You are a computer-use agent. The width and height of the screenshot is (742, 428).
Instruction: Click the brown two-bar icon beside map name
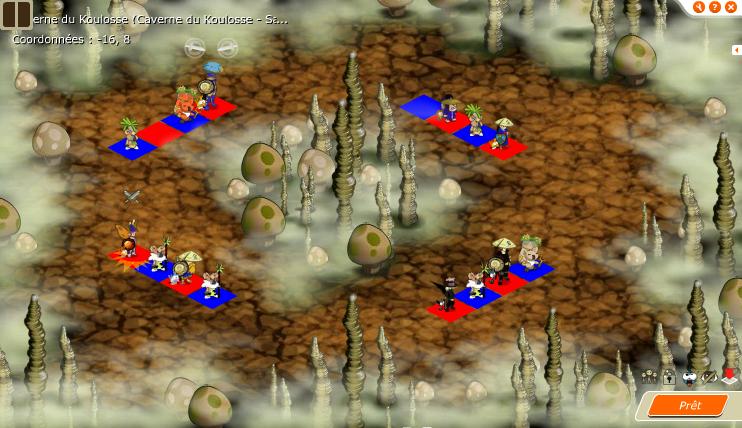coord(16,15)
